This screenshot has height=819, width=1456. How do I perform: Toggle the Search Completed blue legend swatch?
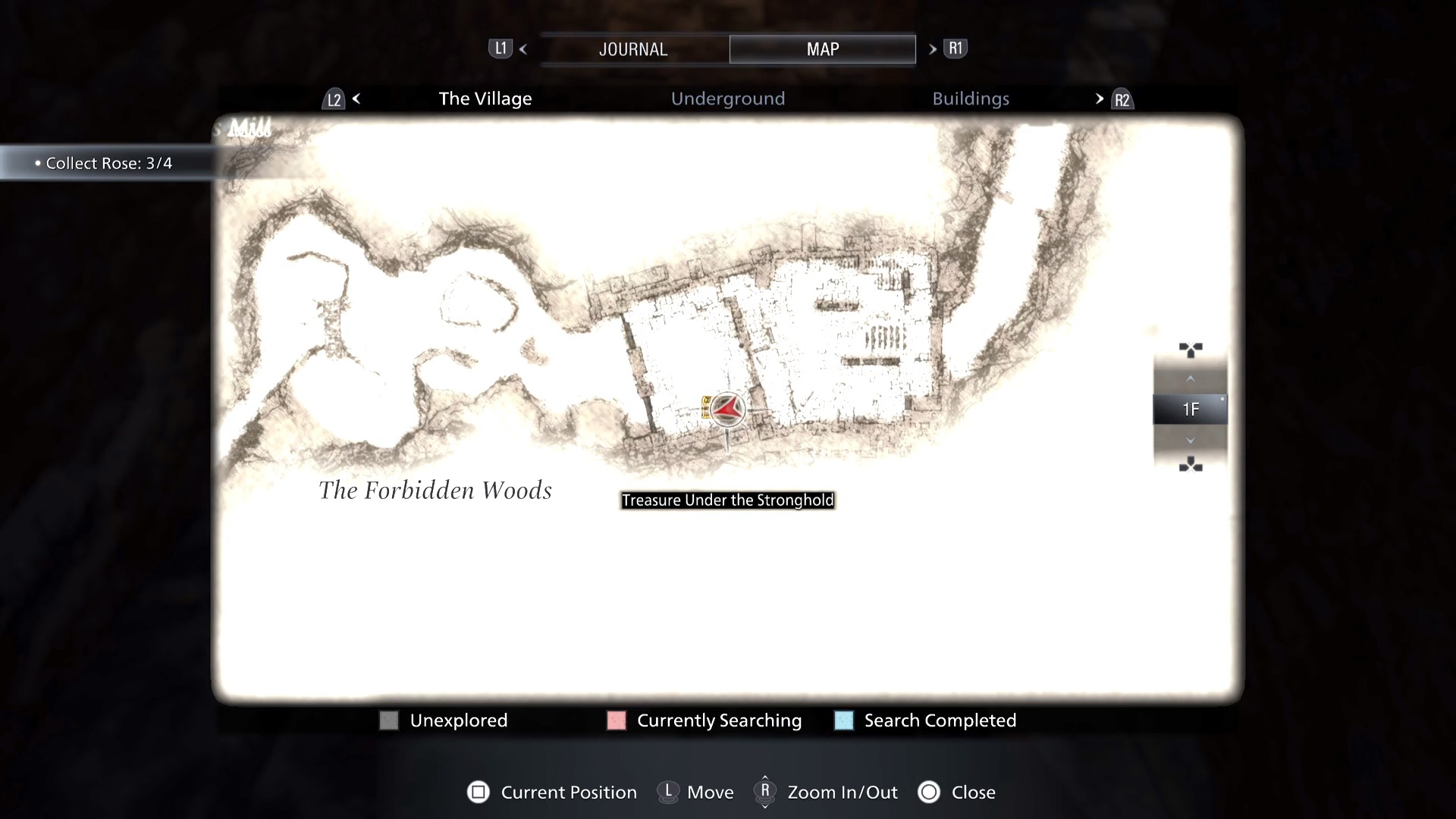click(x=843, y=720)
